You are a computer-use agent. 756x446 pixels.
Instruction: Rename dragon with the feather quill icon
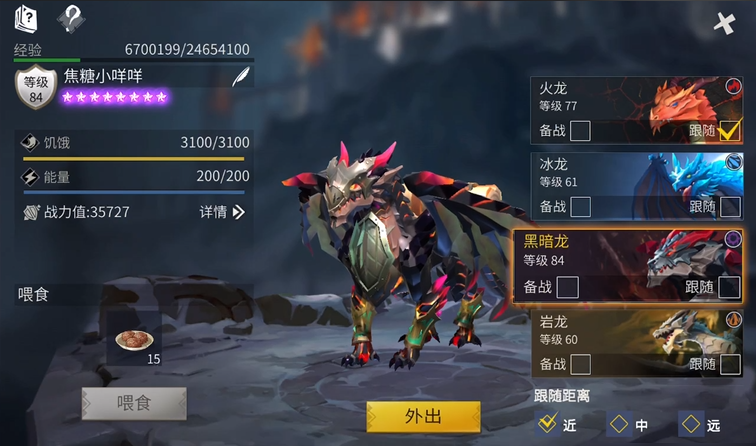[241, 77]
